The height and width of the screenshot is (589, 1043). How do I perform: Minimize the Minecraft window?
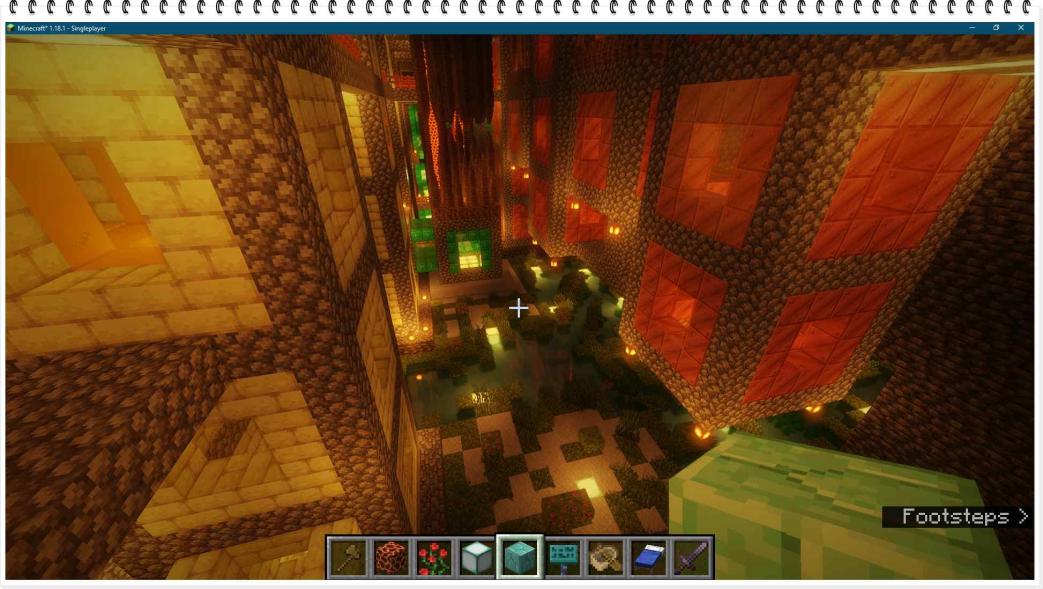tap(970, 28)
